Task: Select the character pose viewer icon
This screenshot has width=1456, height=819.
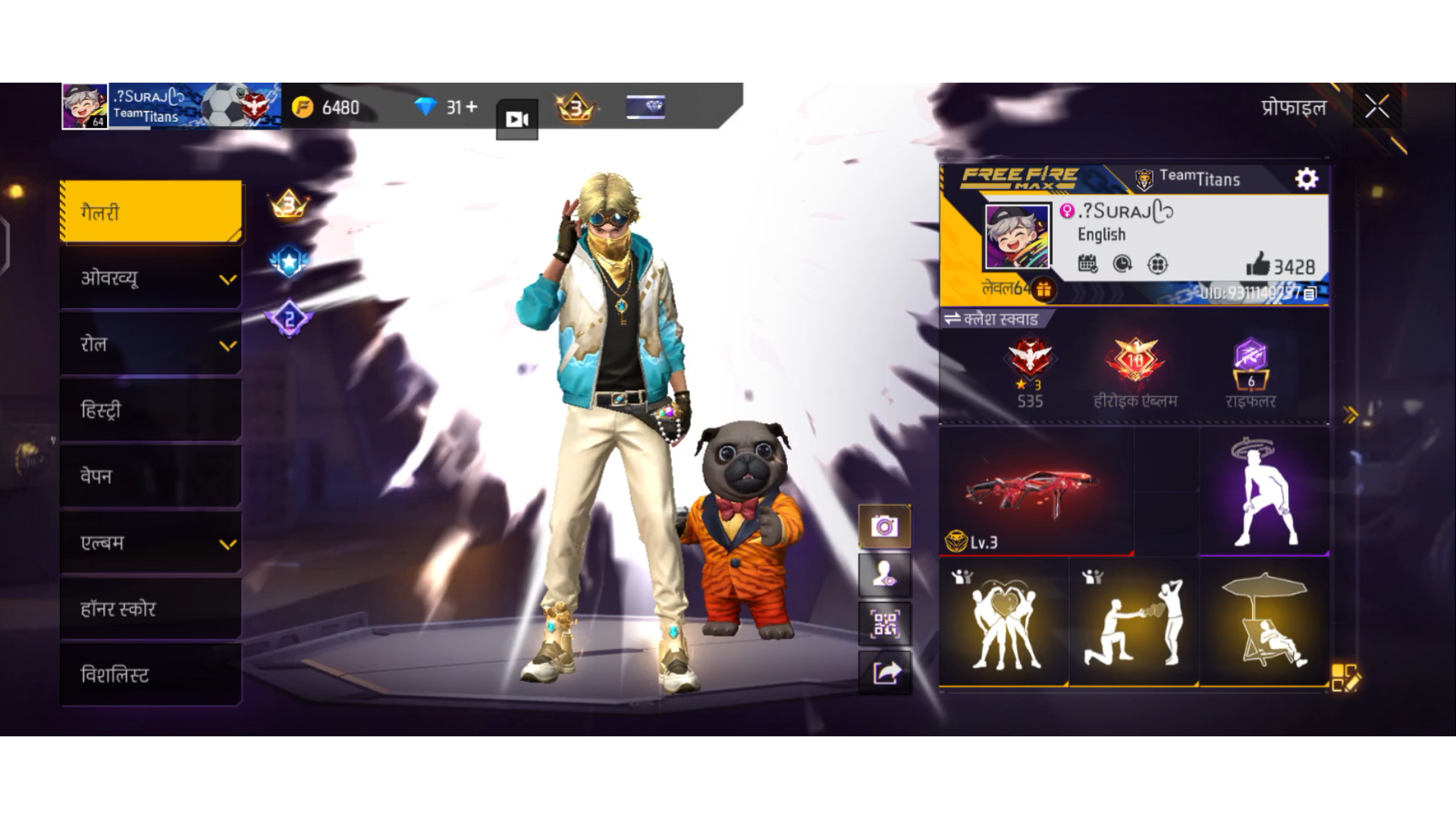Action: (885, 575)
